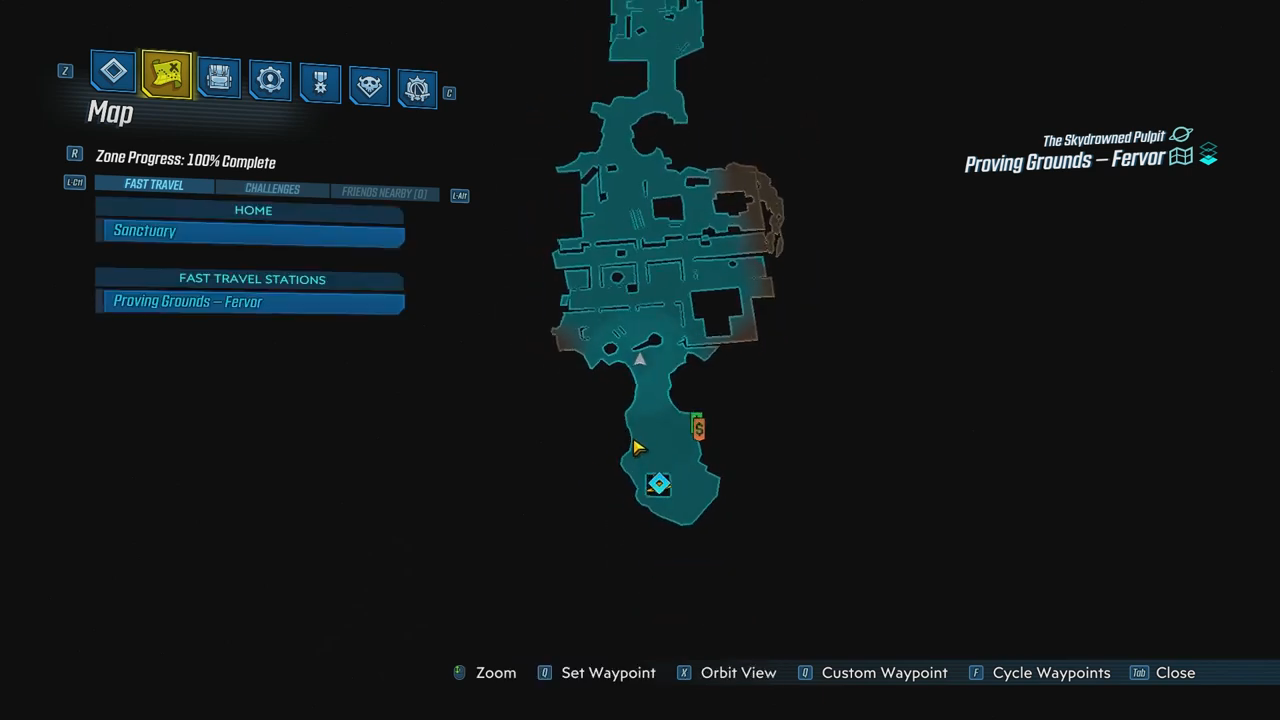Switch to the Skills gear tab
The image size is (1280, 720).
click(269, 81)
